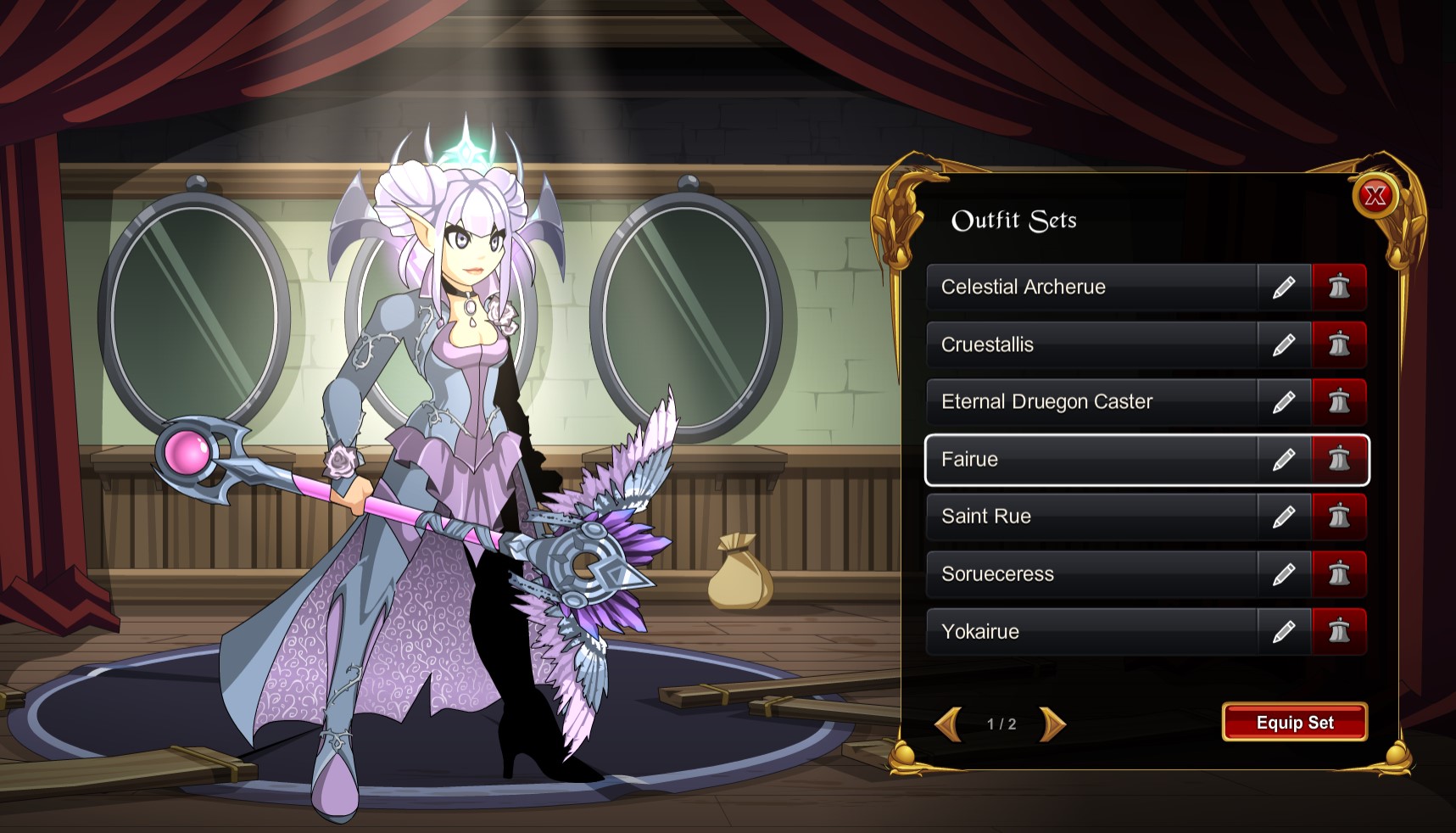Click the pencil icon beside Yokairue
The width and height of the screenshot is (1456, 833).
[1283, 631]
